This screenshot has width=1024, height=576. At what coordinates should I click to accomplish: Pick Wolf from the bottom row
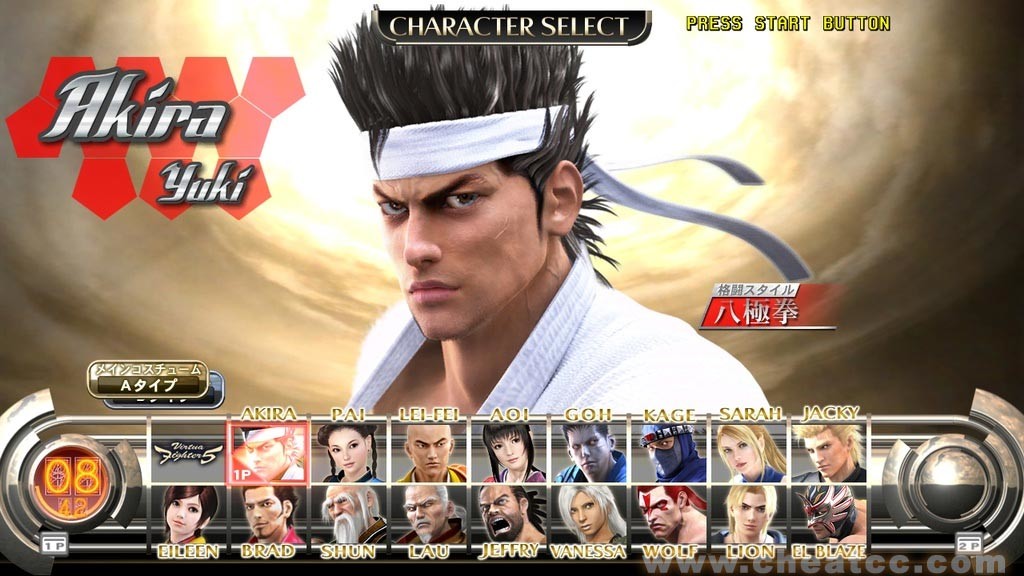(x=669, y=514)
